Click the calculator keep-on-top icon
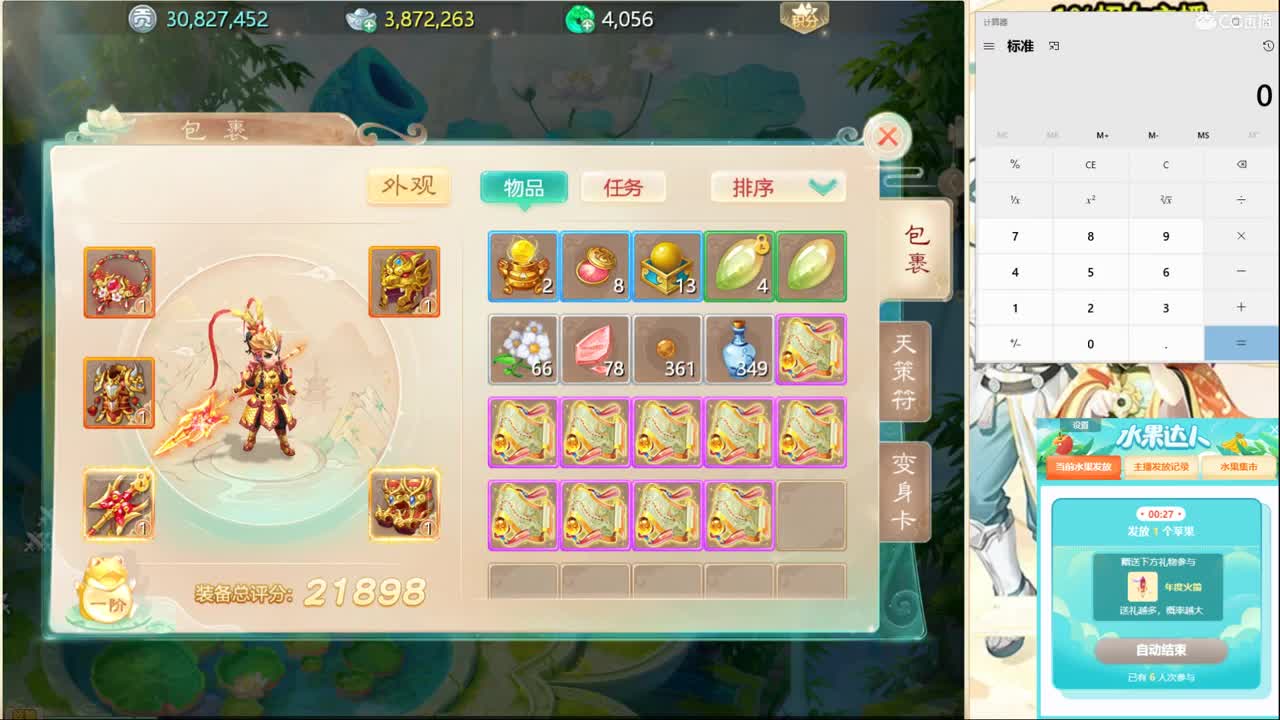 (x=1053, y=46)
